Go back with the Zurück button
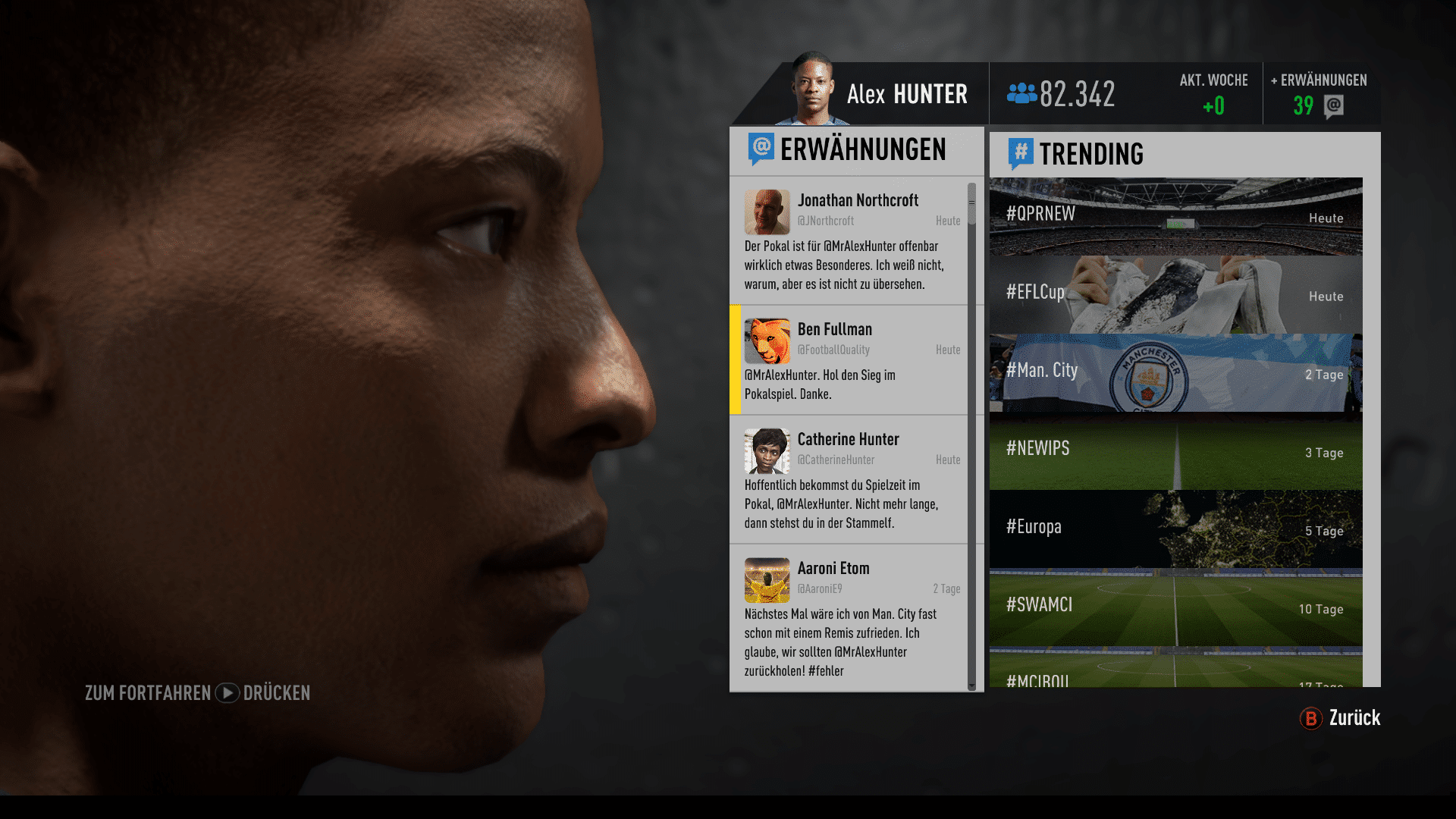 [1340, 718]
